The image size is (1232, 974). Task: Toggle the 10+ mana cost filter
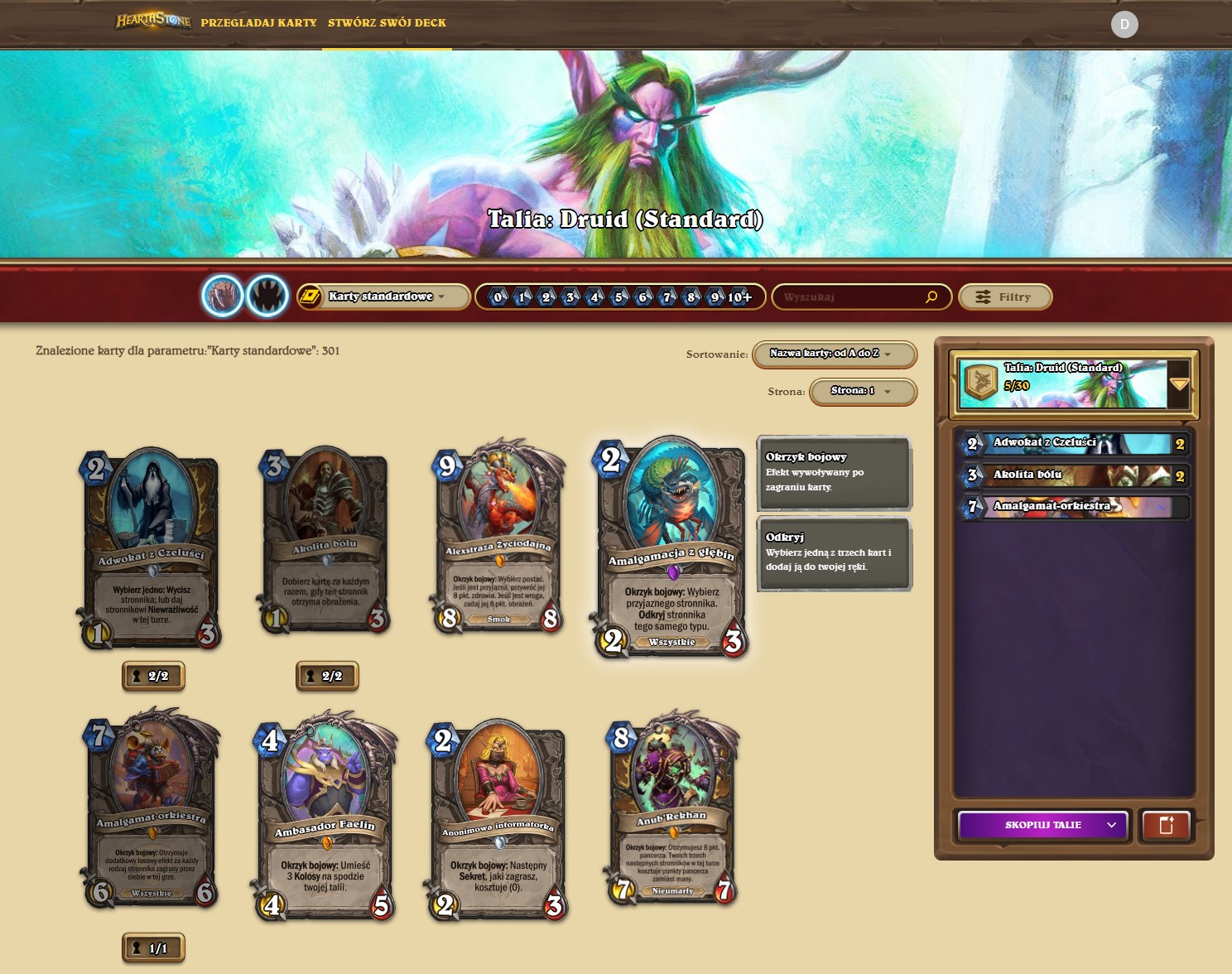tap(739, 297)
